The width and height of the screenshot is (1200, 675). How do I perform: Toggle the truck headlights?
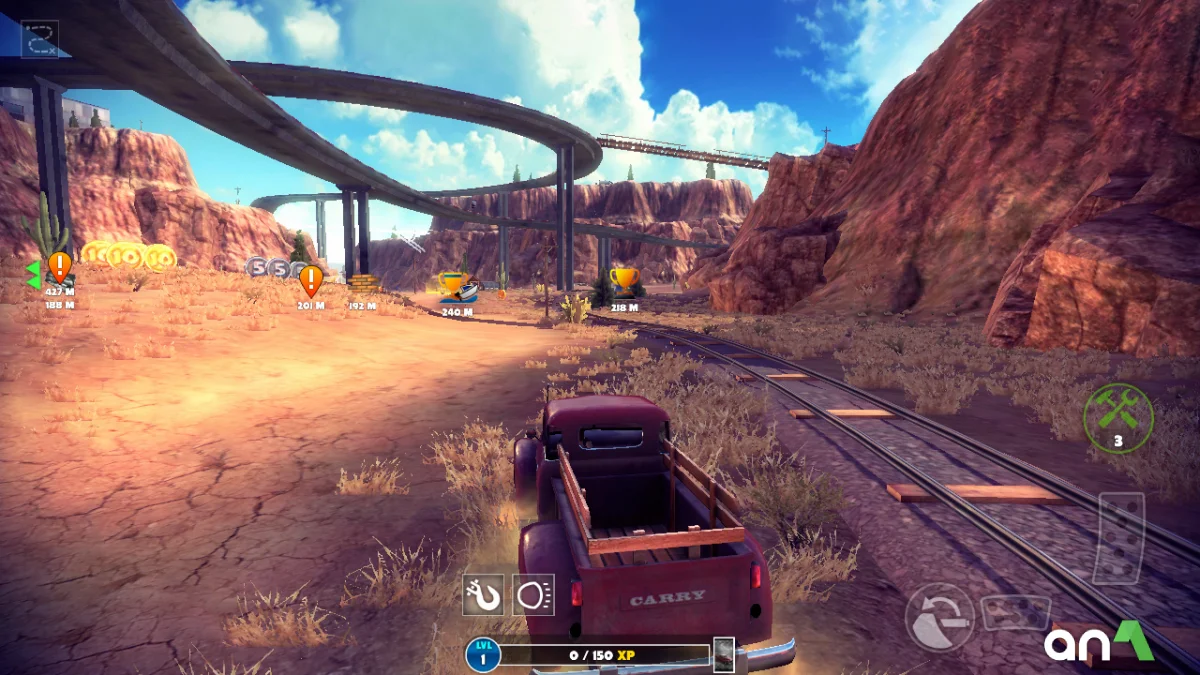(533, 595)
